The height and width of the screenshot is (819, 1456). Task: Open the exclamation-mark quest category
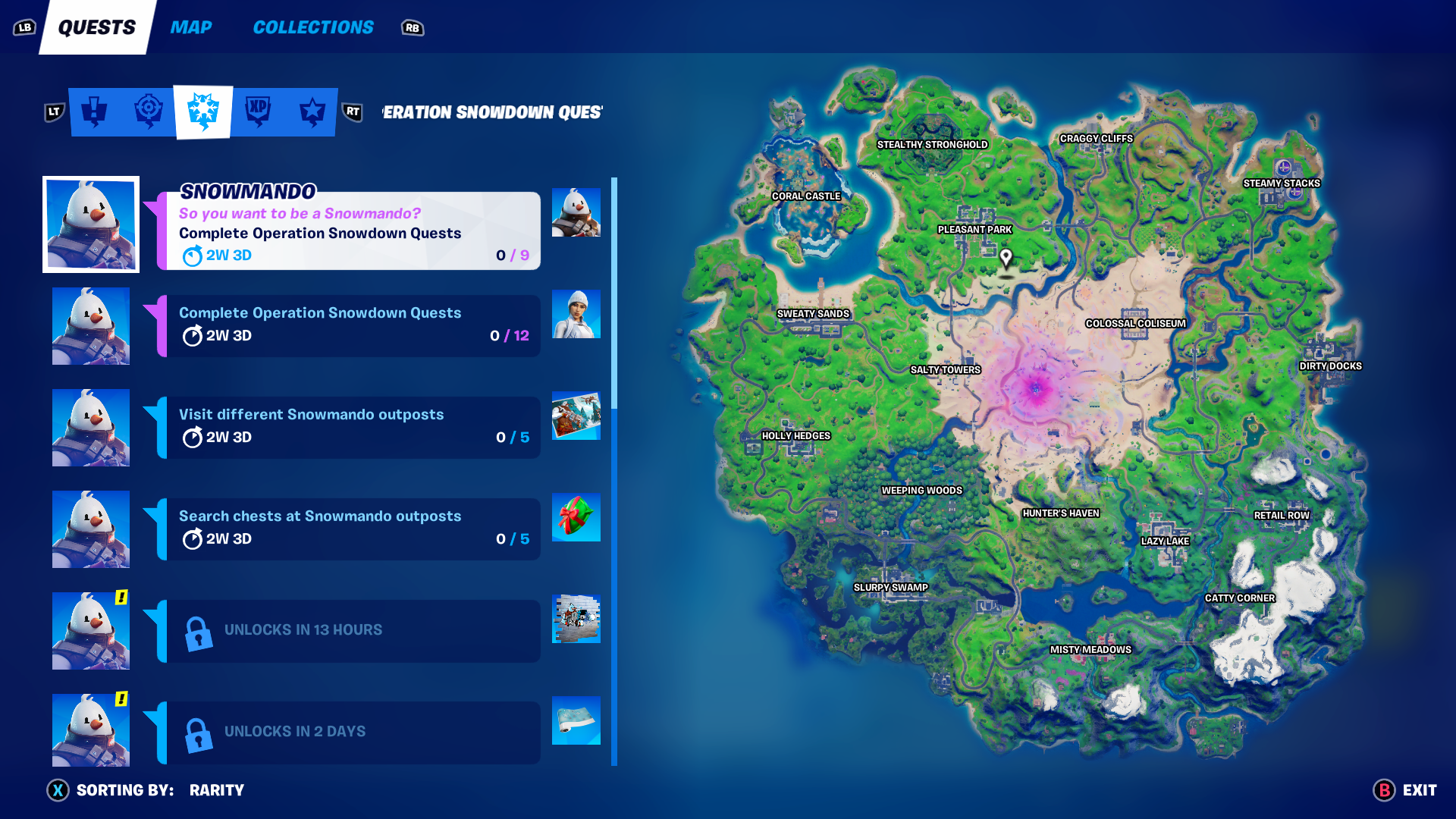(95, 111)
